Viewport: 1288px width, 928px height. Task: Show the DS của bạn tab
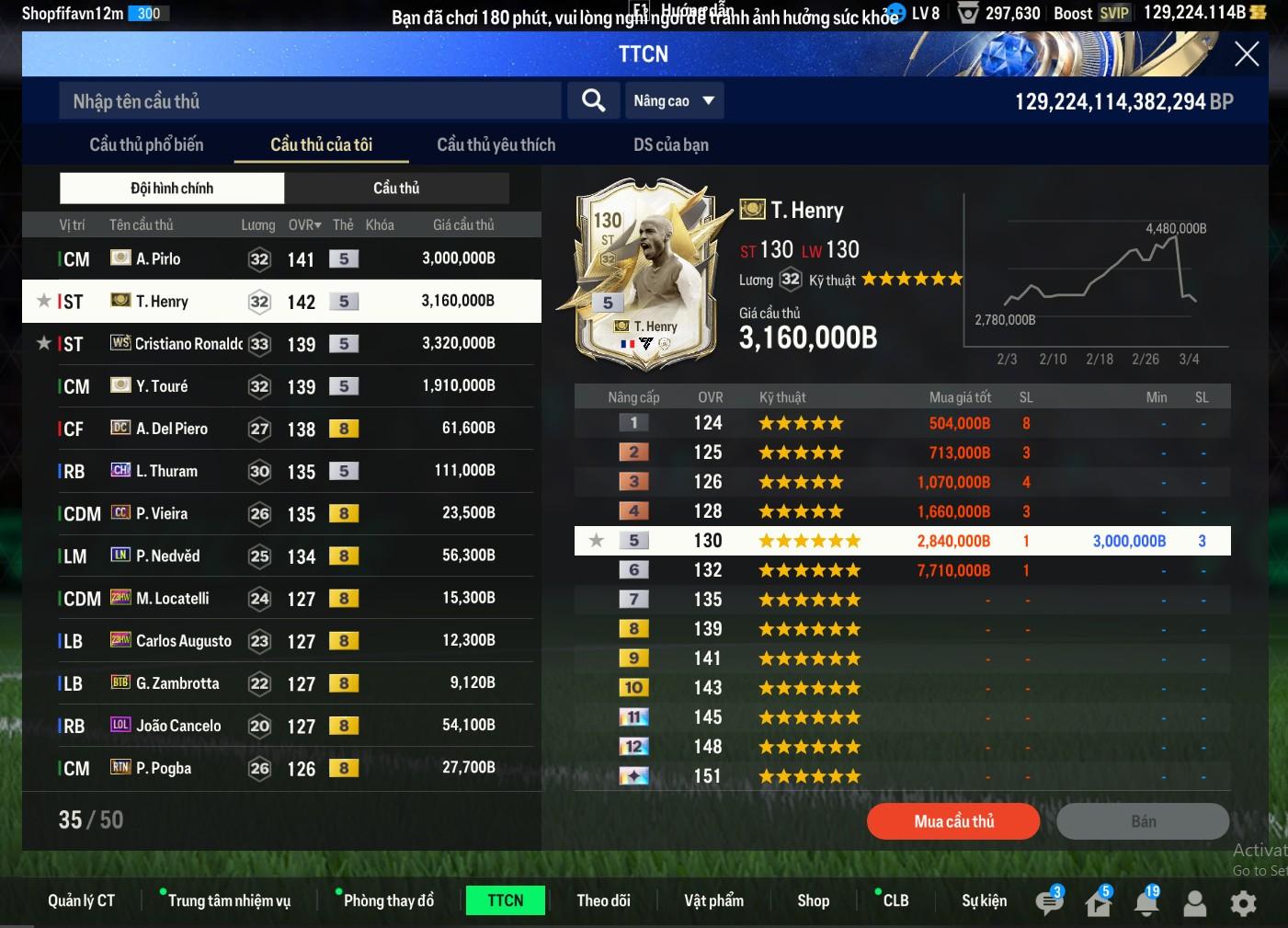[x=670, y=144]
